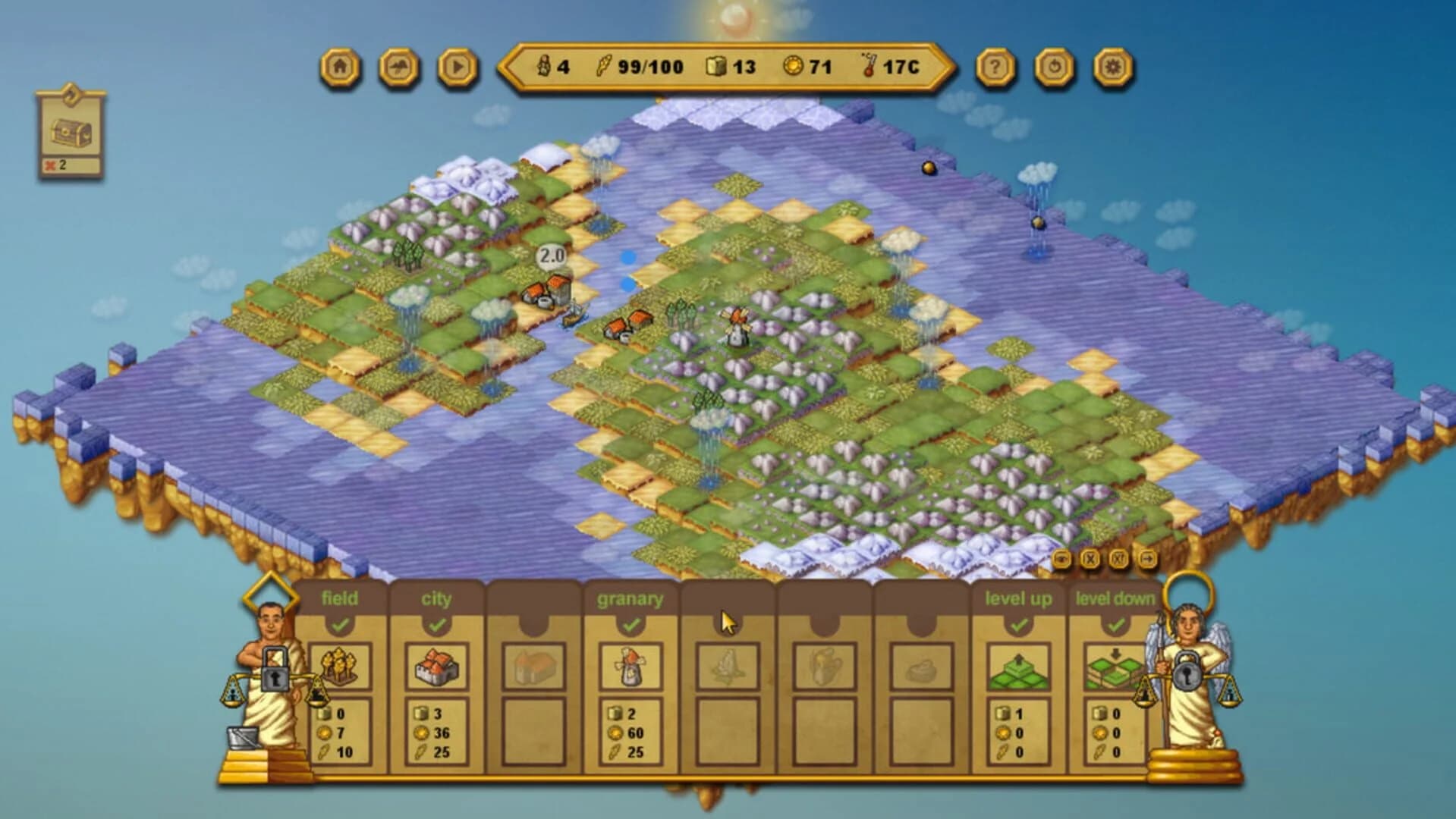The image size is (1456, 819).
Task: Click the right arrow button below the map
Action: (1148, 559)
